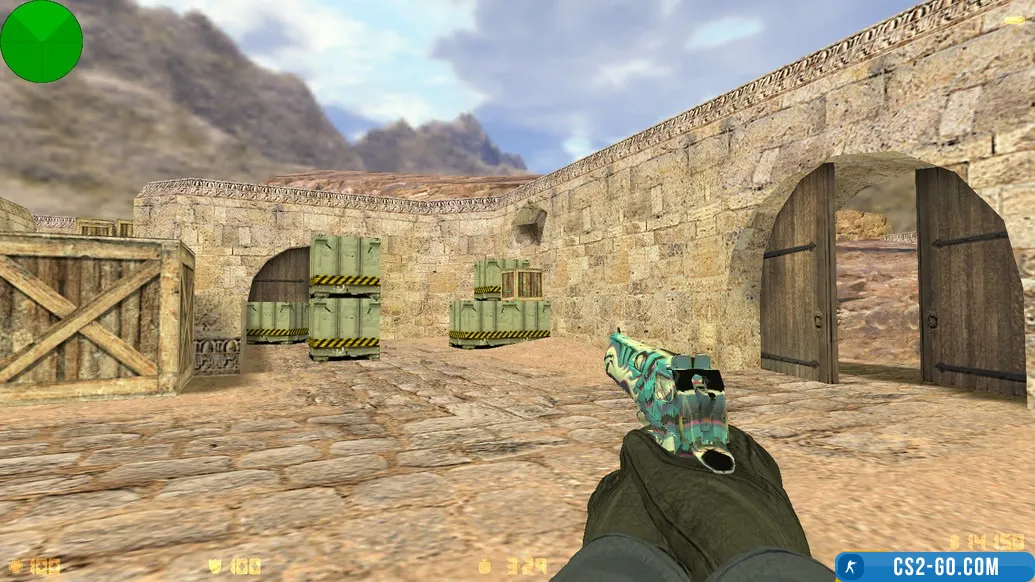Open the CS2-GO.COM watermark link
Image resolution: width=1035 pixels, height=582 pixels.
pos(935,567)
